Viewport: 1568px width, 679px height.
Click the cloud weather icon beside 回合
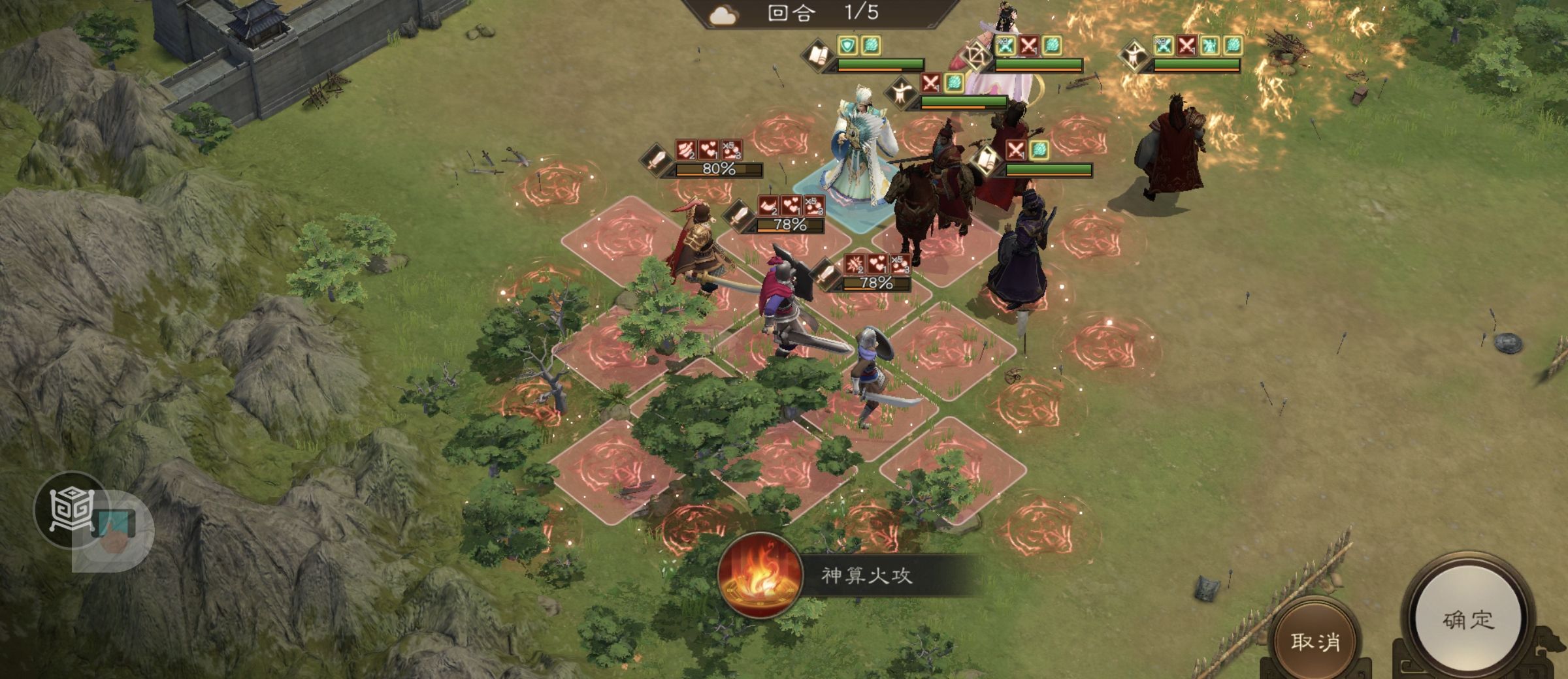[723, 15]
